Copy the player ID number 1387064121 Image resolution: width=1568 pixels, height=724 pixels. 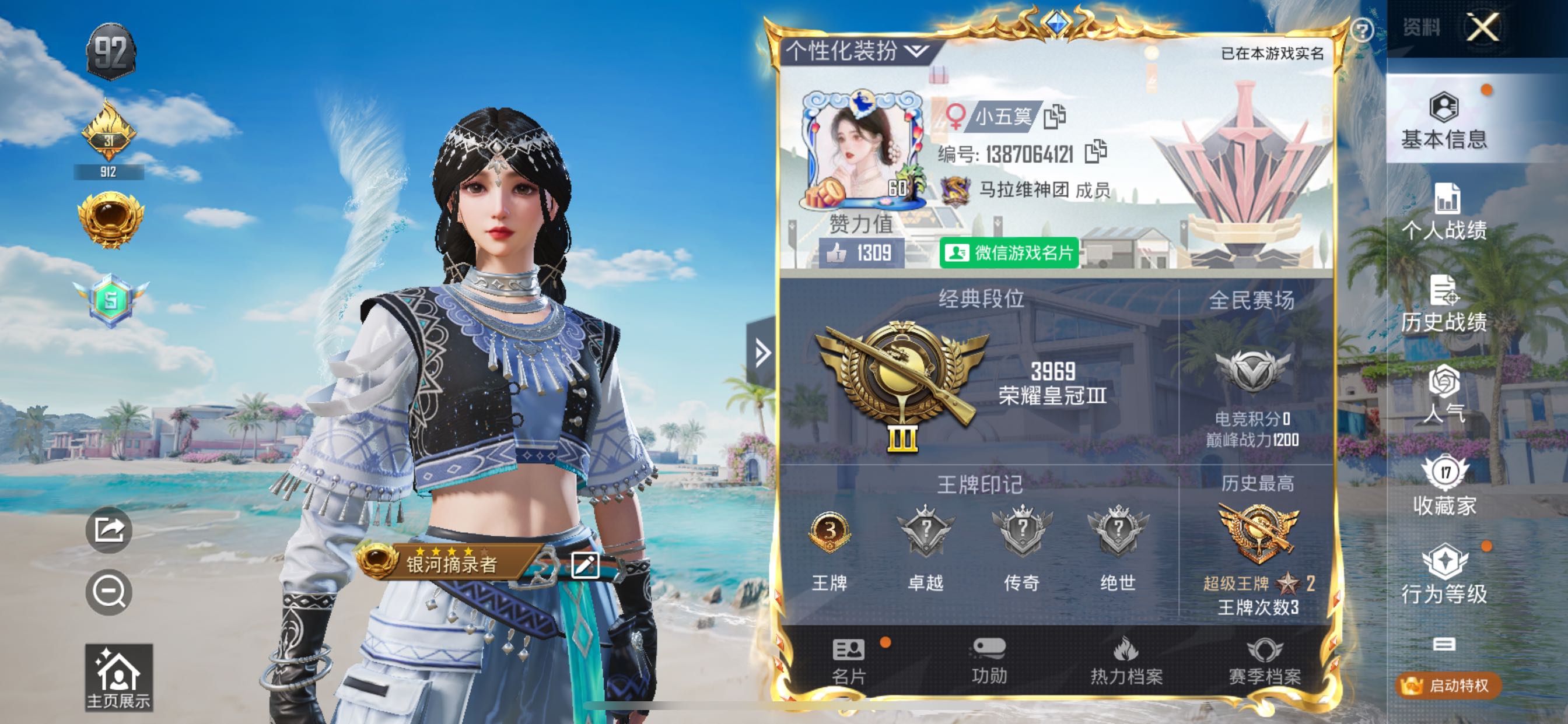1095,152
